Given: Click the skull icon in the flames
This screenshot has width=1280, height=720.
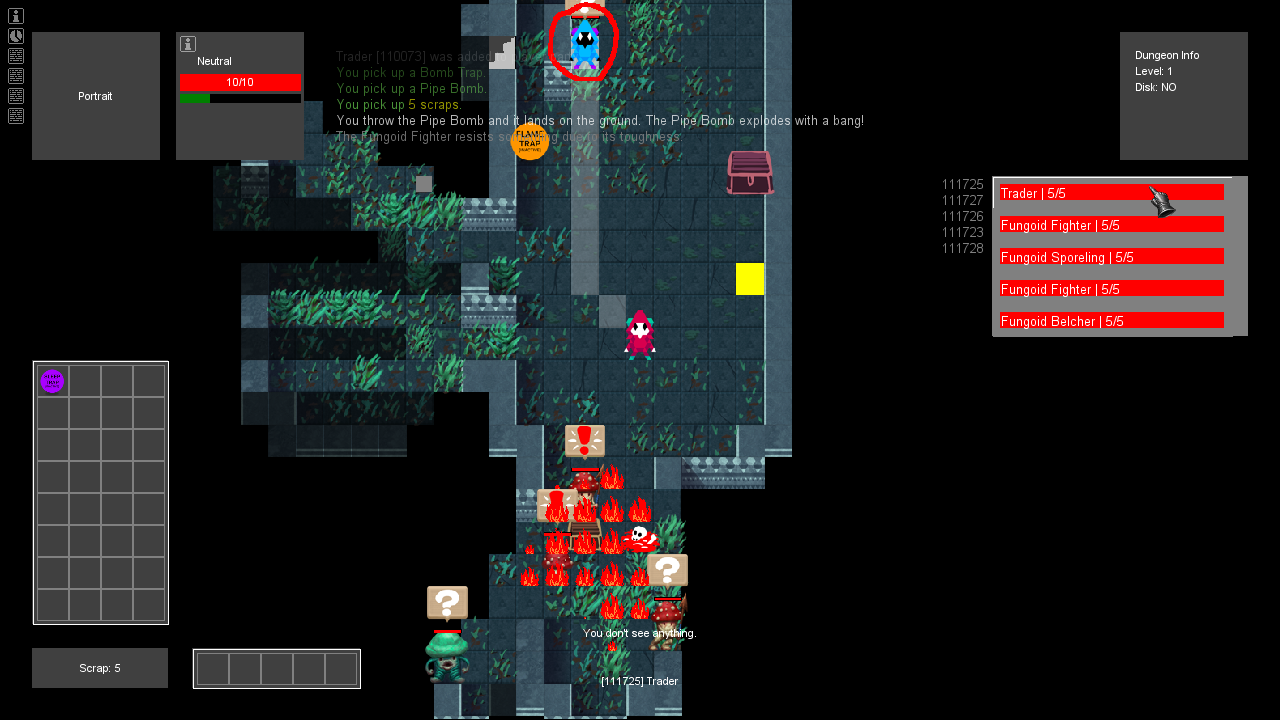Looking at the screenshot, I should tap(637, 535).
